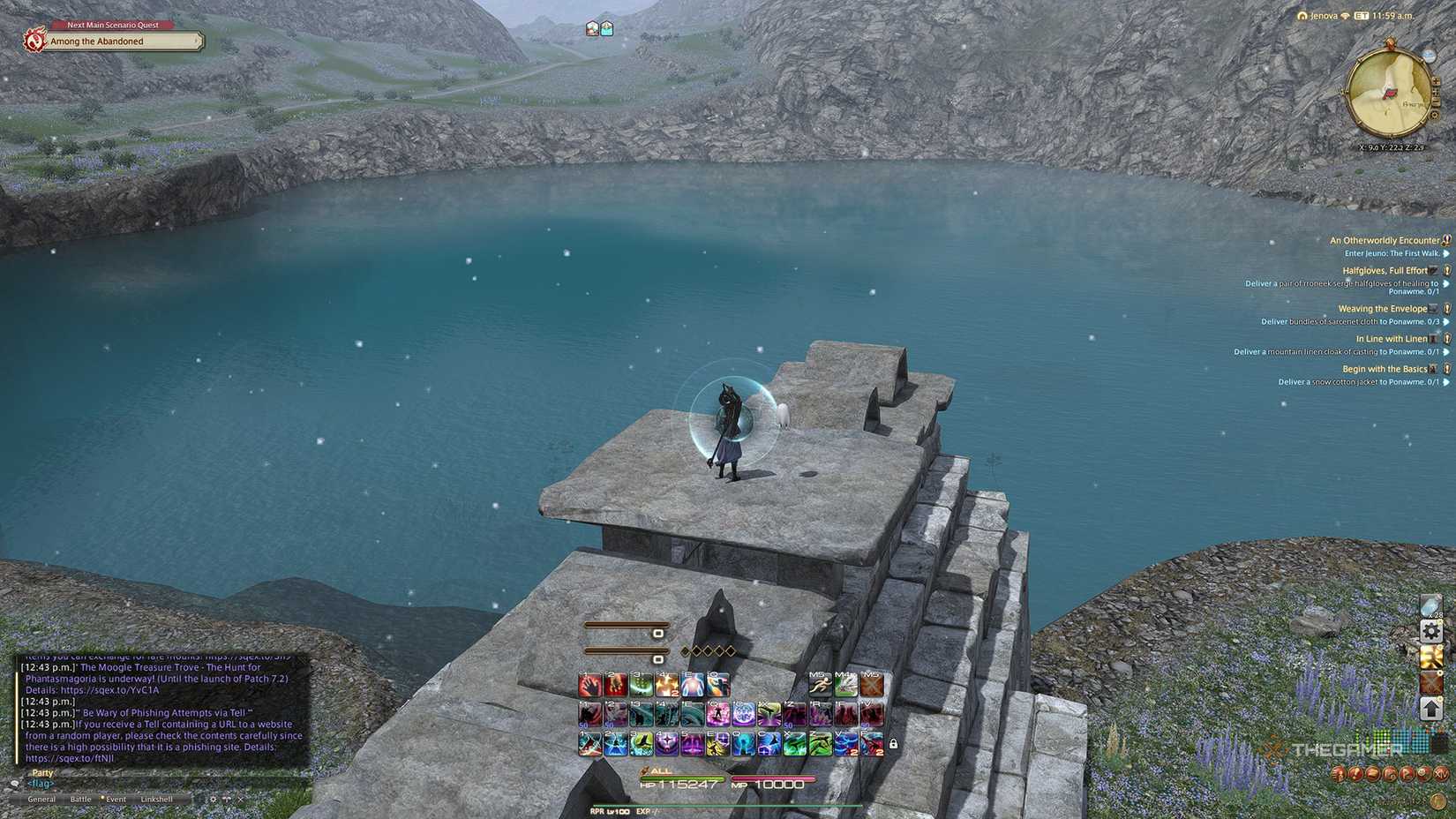Click the Mount icon in the M4 slot

pyautogui.click(x=847, y=684)
